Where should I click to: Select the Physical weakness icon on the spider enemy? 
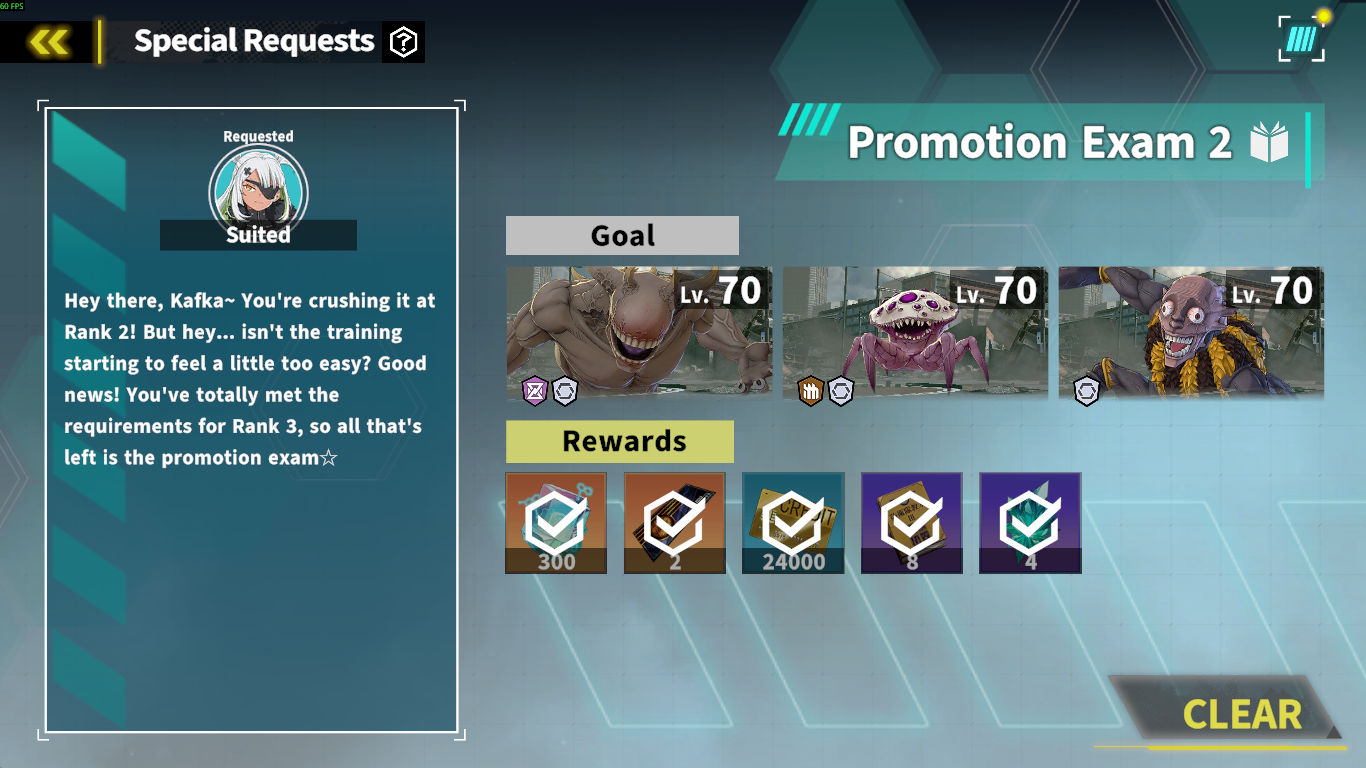click(x=809, y=390)
